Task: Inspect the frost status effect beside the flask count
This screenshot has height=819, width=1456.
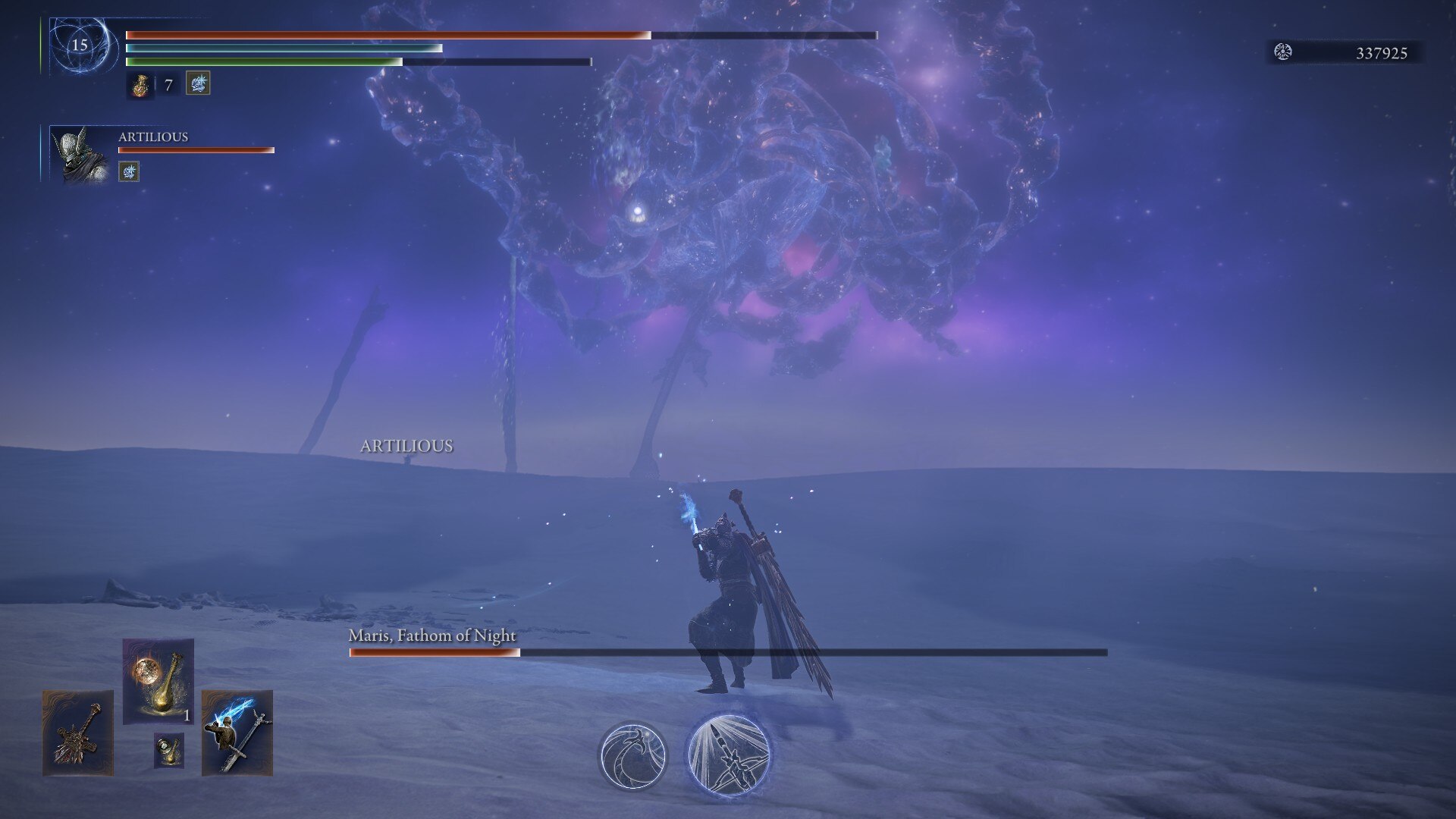Action: (x=198, y=83)
